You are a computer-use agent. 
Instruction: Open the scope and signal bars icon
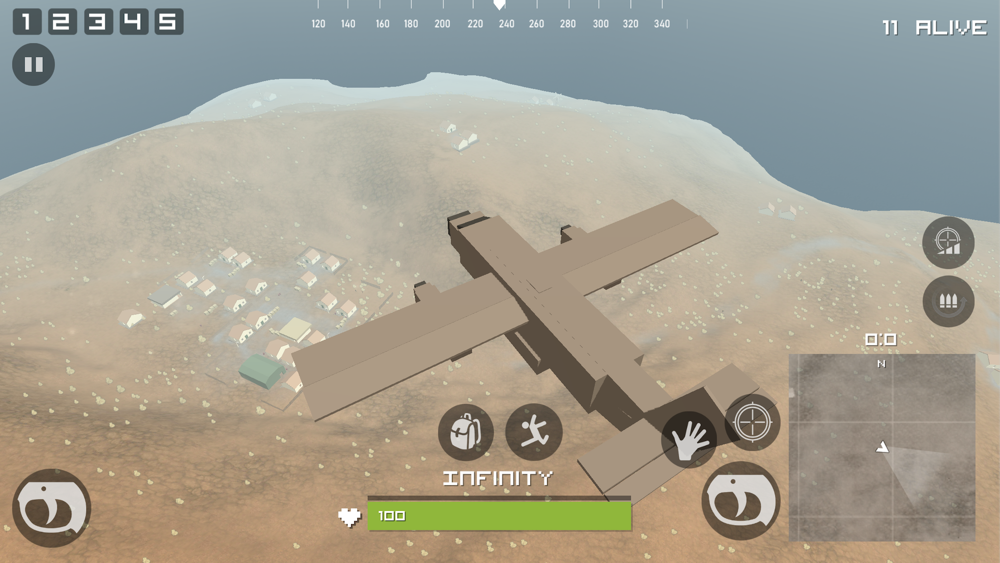(948, 242)
